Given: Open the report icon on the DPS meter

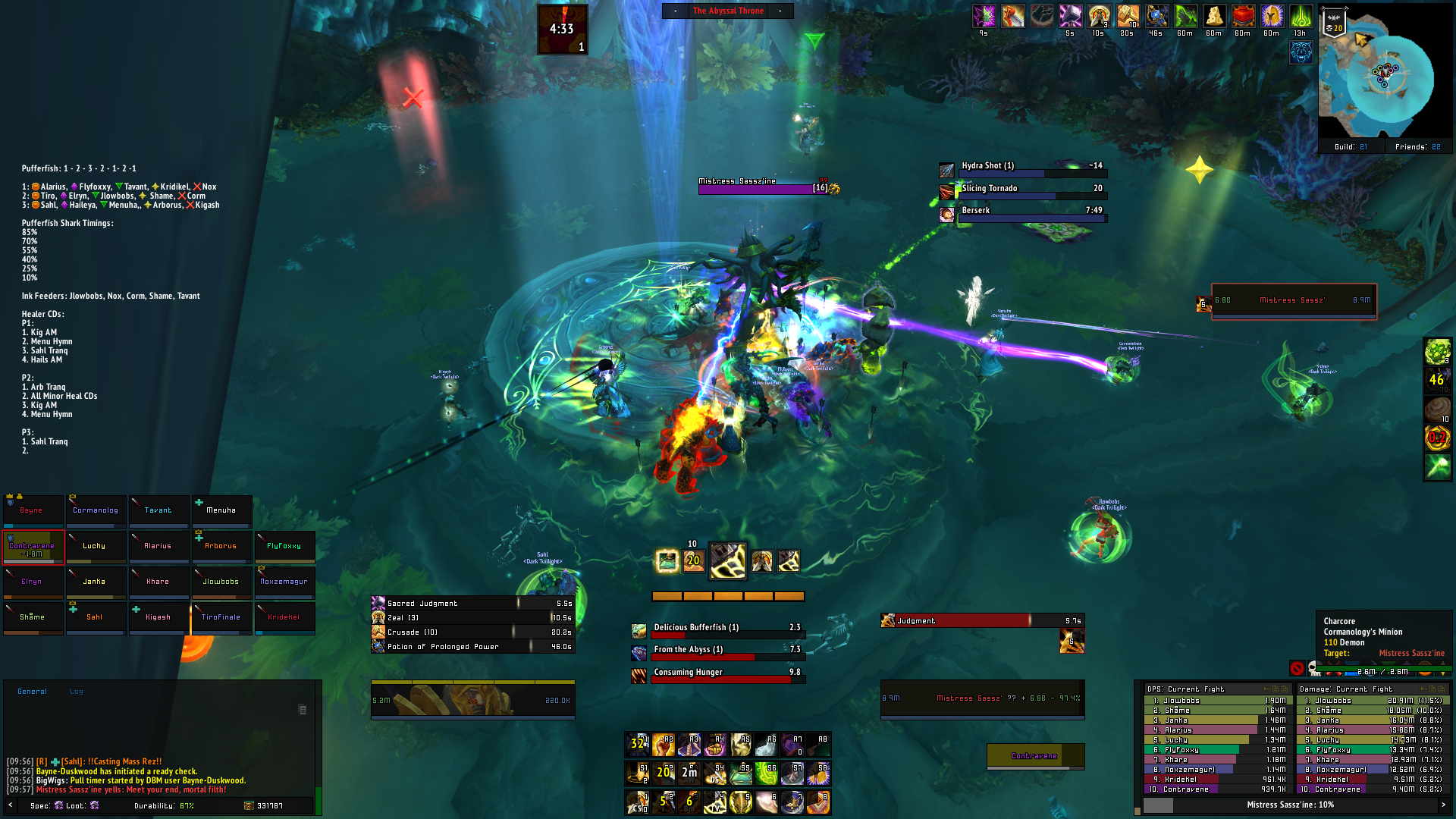Looking at the screenshot, I should [1275, 689].
